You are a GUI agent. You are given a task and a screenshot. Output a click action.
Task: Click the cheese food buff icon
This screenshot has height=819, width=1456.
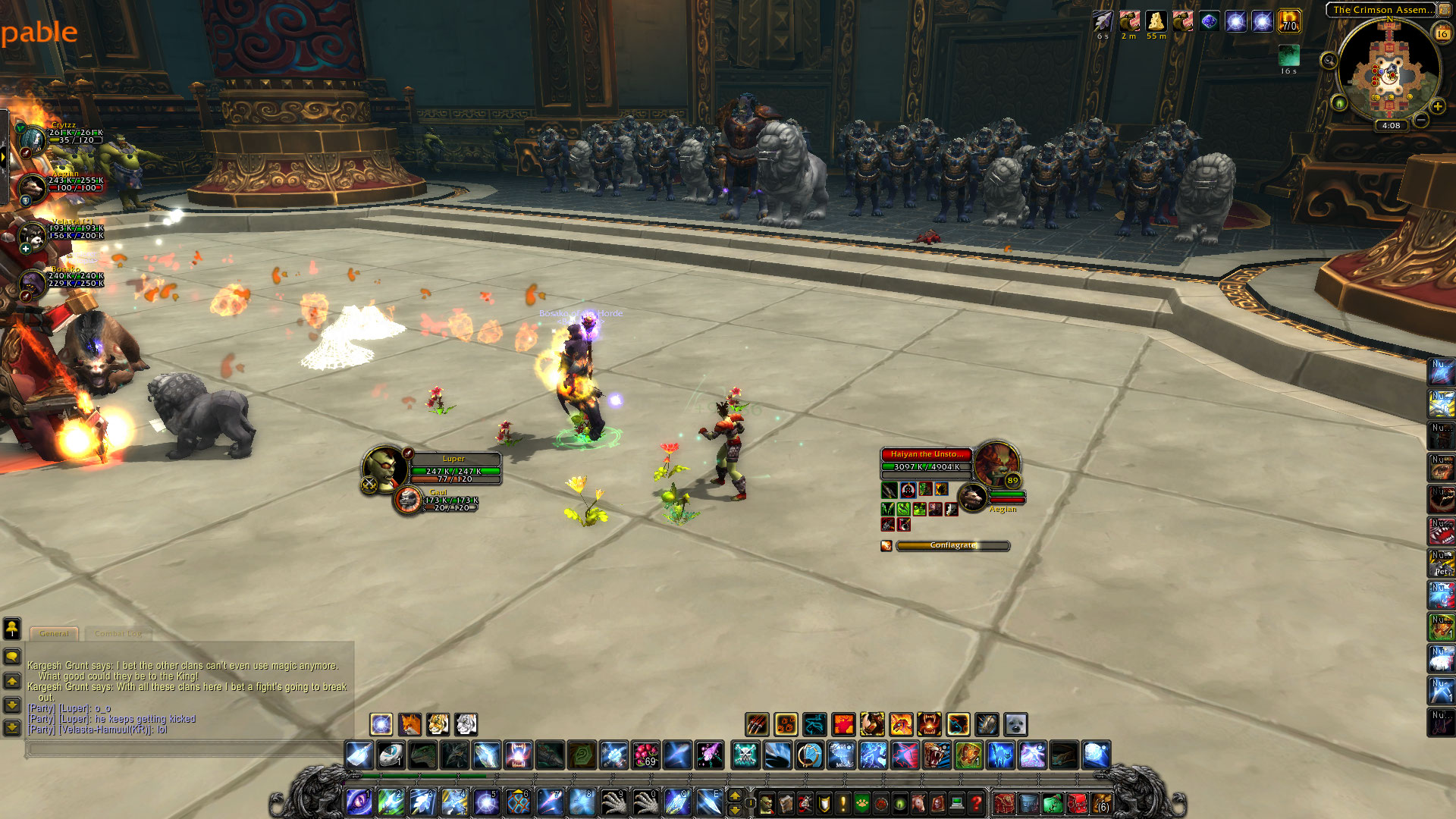[x=1156, y=22]
